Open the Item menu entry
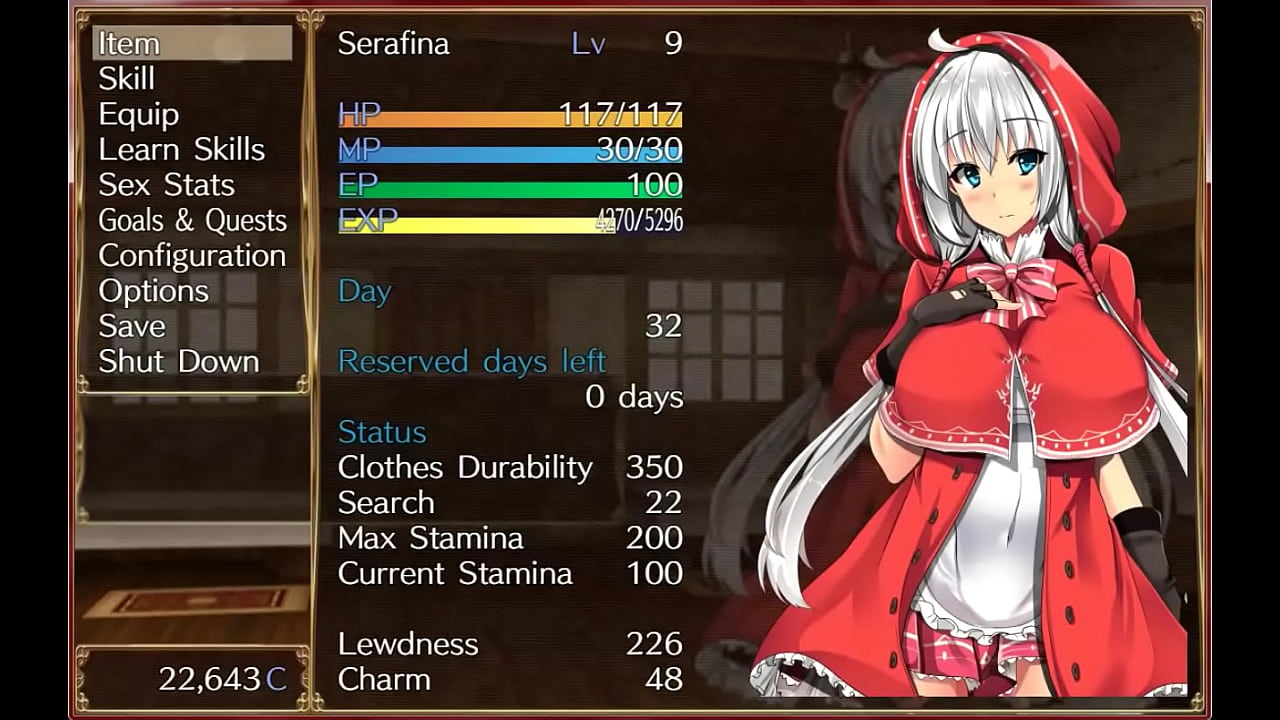The height and width of the screenshot is (720, 1280). tap(130, 44)
